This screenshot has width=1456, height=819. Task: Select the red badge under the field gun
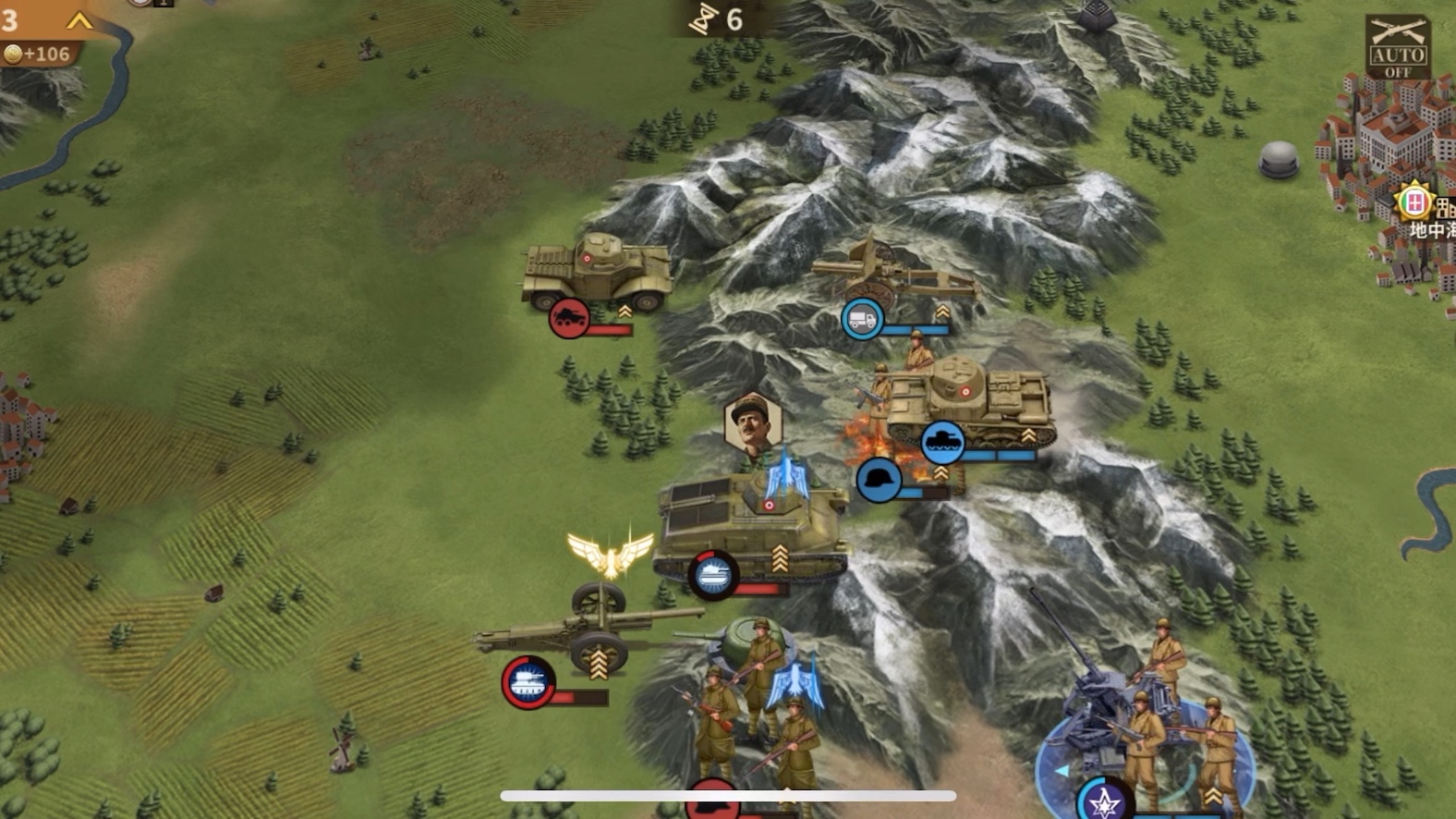tap(528, 682)
